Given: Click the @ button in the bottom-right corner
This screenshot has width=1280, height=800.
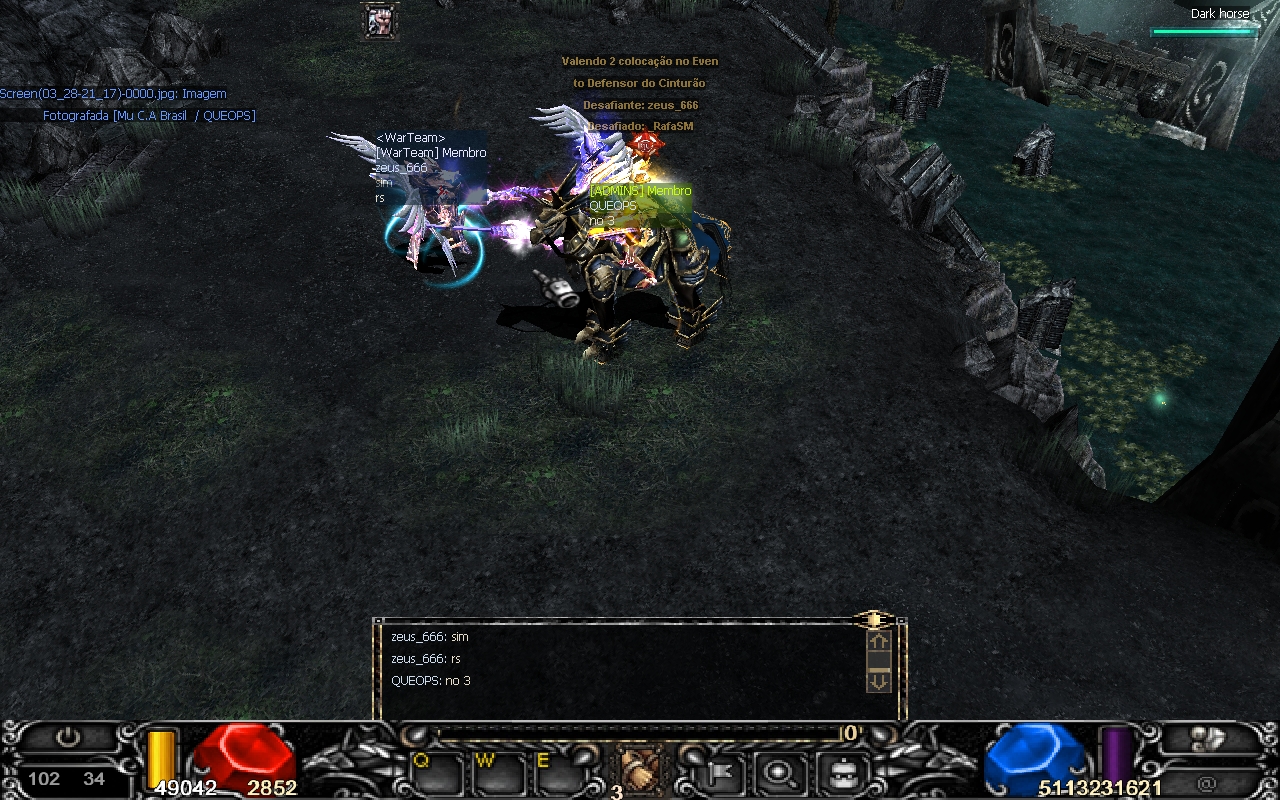Looking at the screenshot, I should tap(1208, 783).
